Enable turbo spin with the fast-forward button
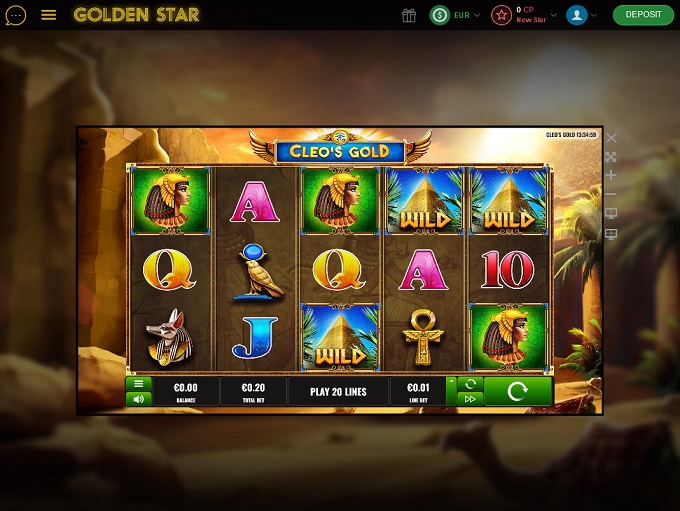Screen dimensions: 680x511 469,398
